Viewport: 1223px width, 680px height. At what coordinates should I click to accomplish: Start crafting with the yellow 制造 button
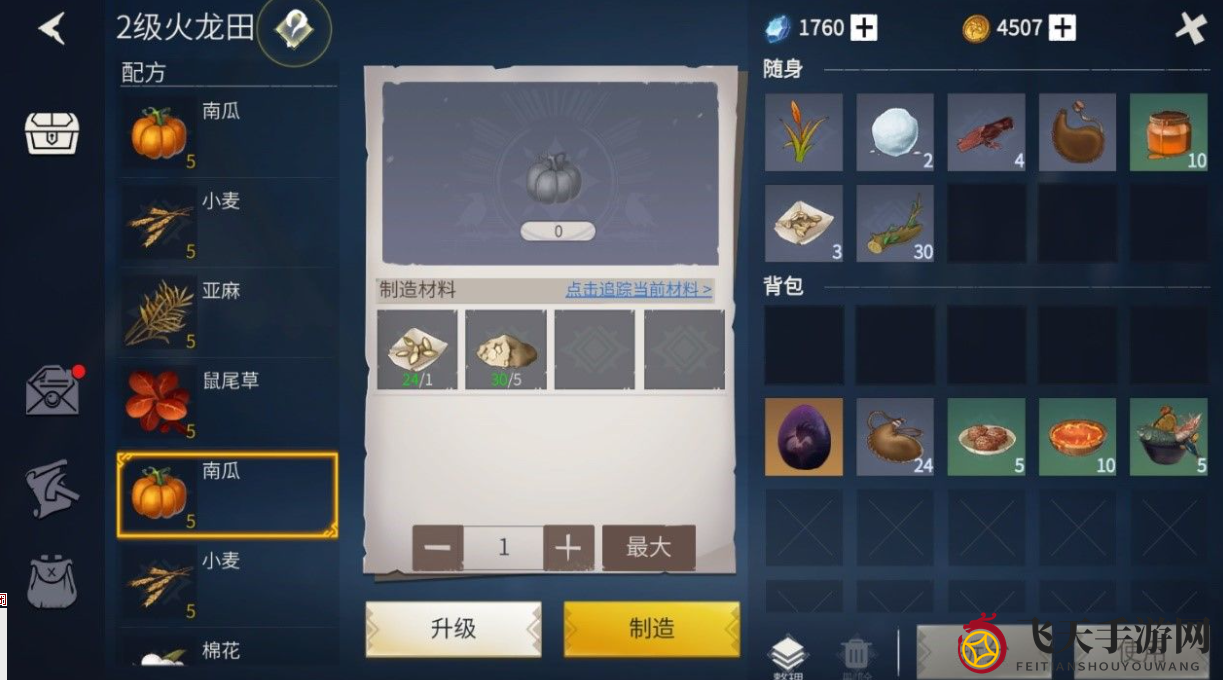(652, 629)
